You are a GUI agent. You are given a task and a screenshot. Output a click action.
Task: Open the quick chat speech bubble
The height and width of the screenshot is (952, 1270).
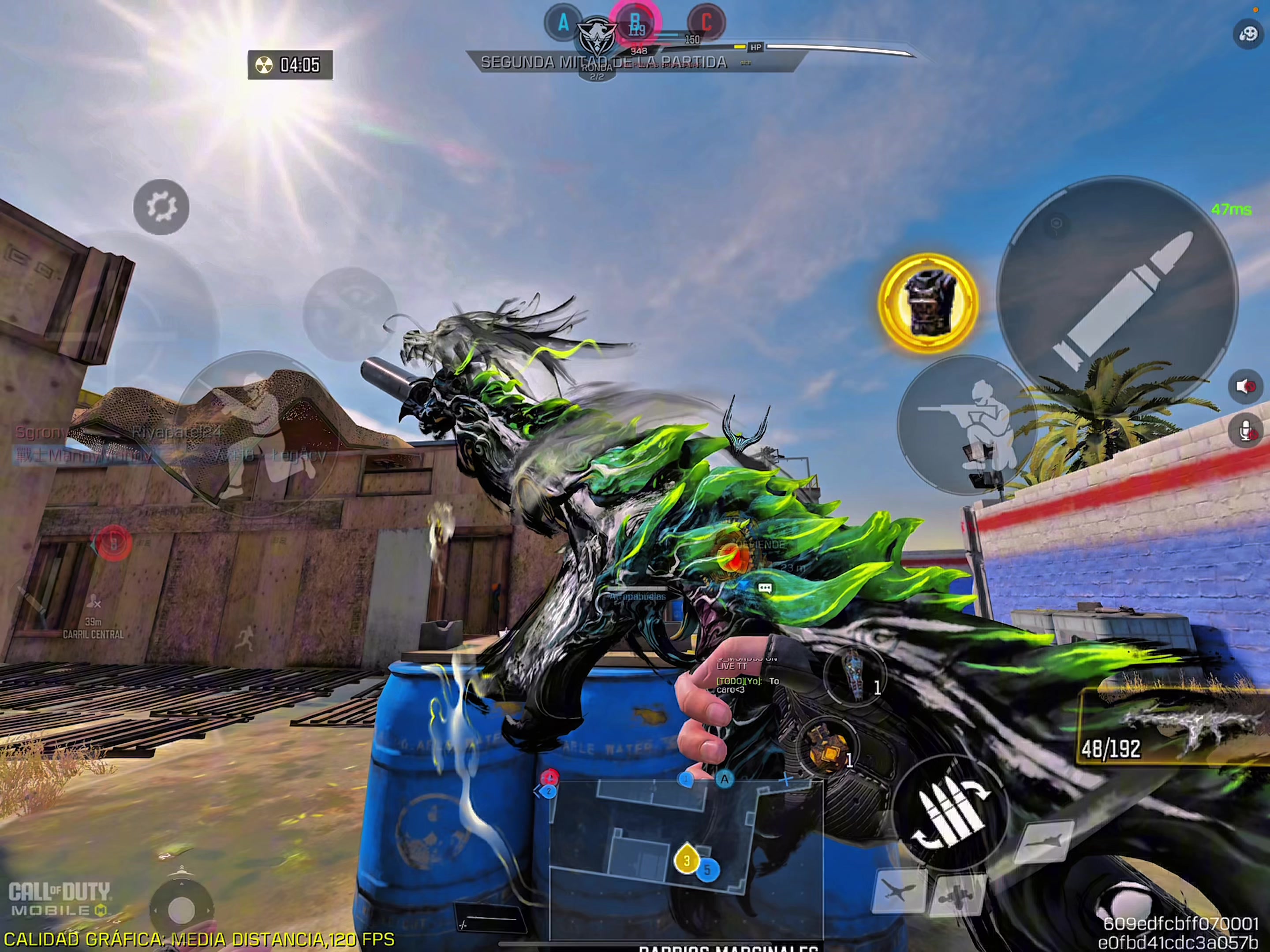[x=765, y=588]
